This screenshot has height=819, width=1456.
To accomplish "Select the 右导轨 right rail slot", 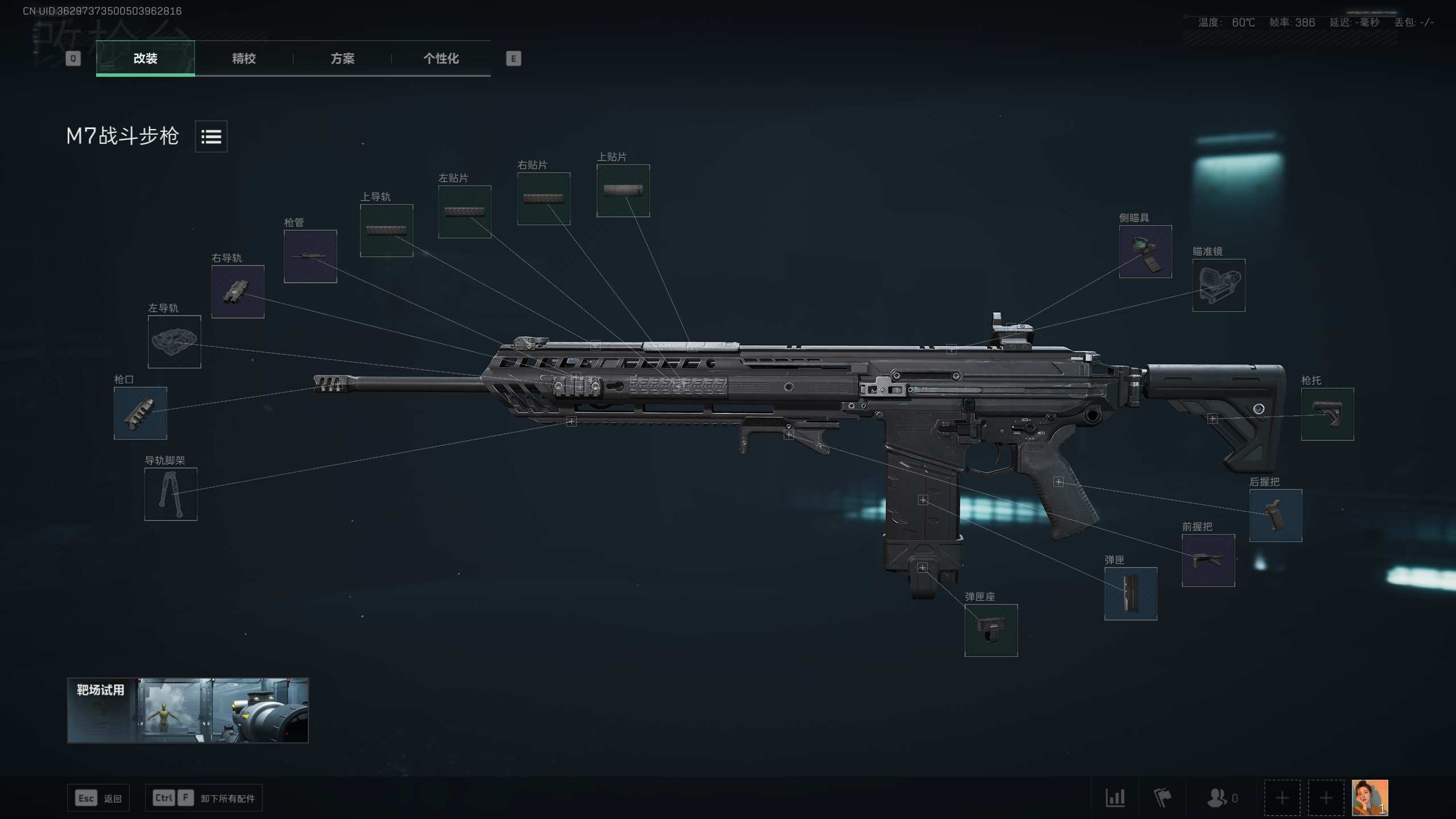I will click(x=238, y=292).
